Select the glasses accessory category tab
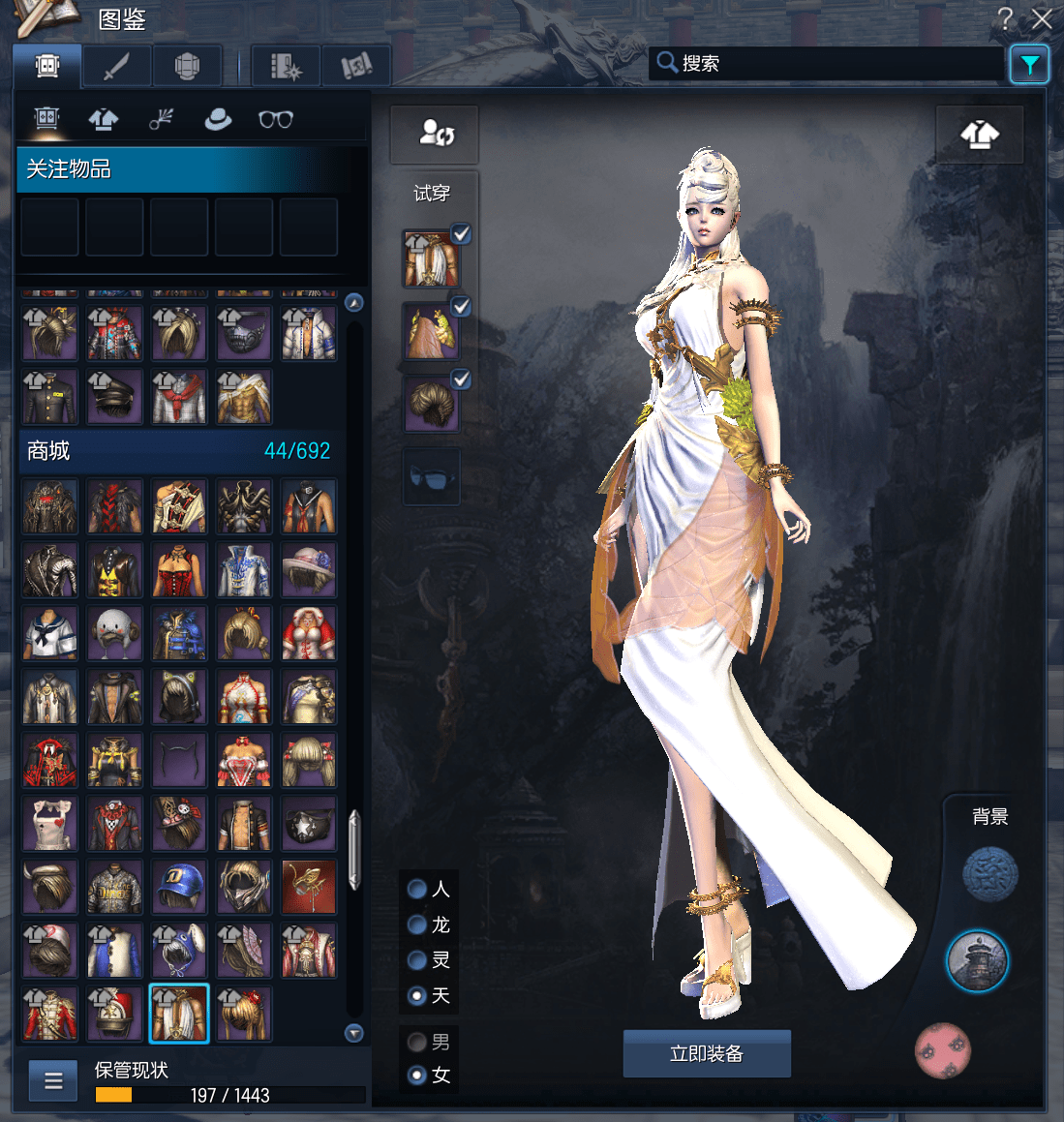 coord(275,119)
